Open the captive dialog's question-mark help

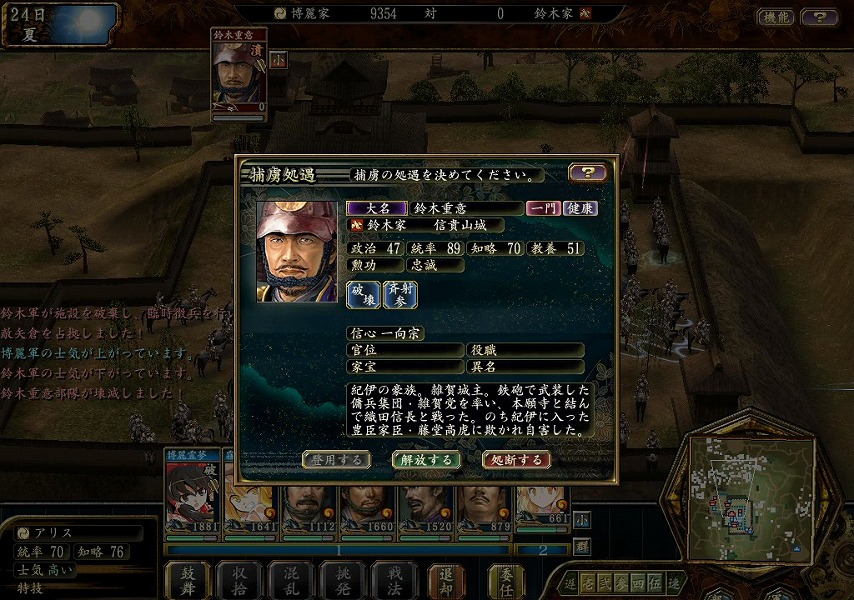point(587,173)
